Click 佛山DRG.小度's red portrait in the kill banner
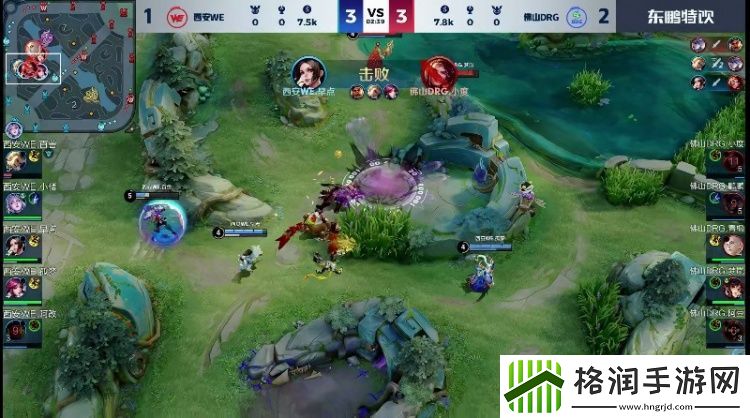The image size is (750, 418). (437, 72)
